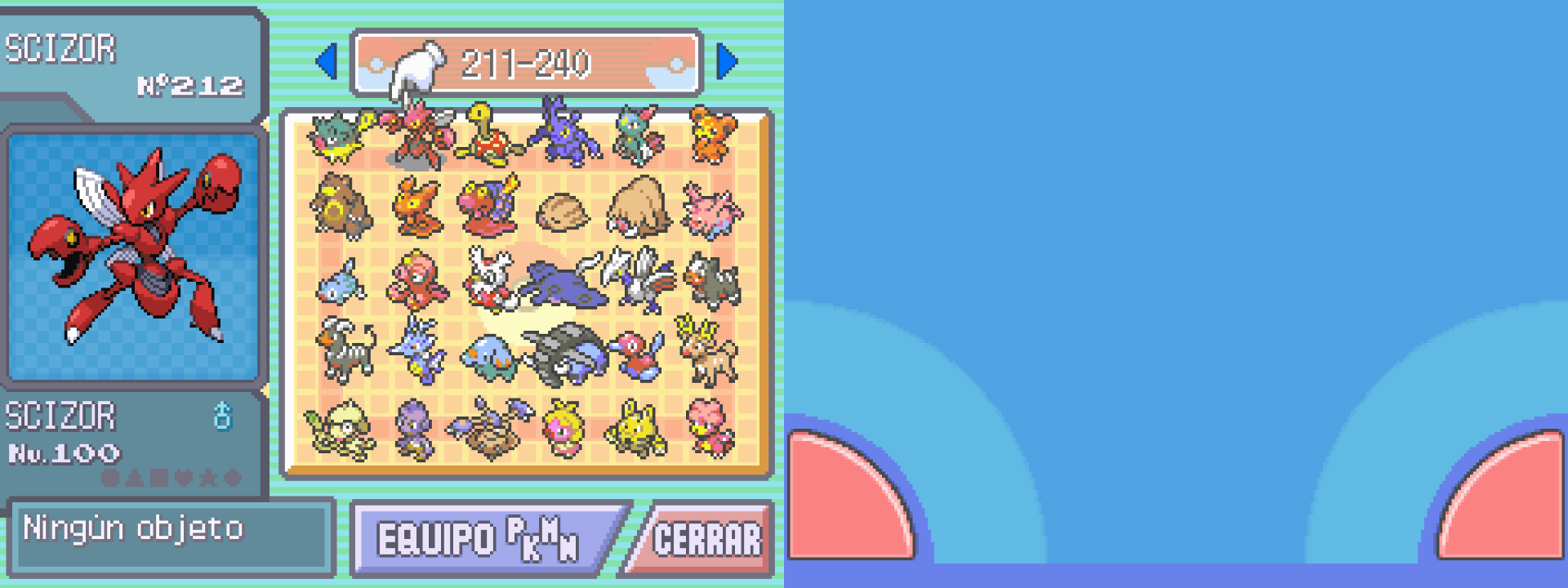The width and height of the screenshot is (1568, 588).
Task: Pick Corsola in the box
Action: tap(712, 210)
